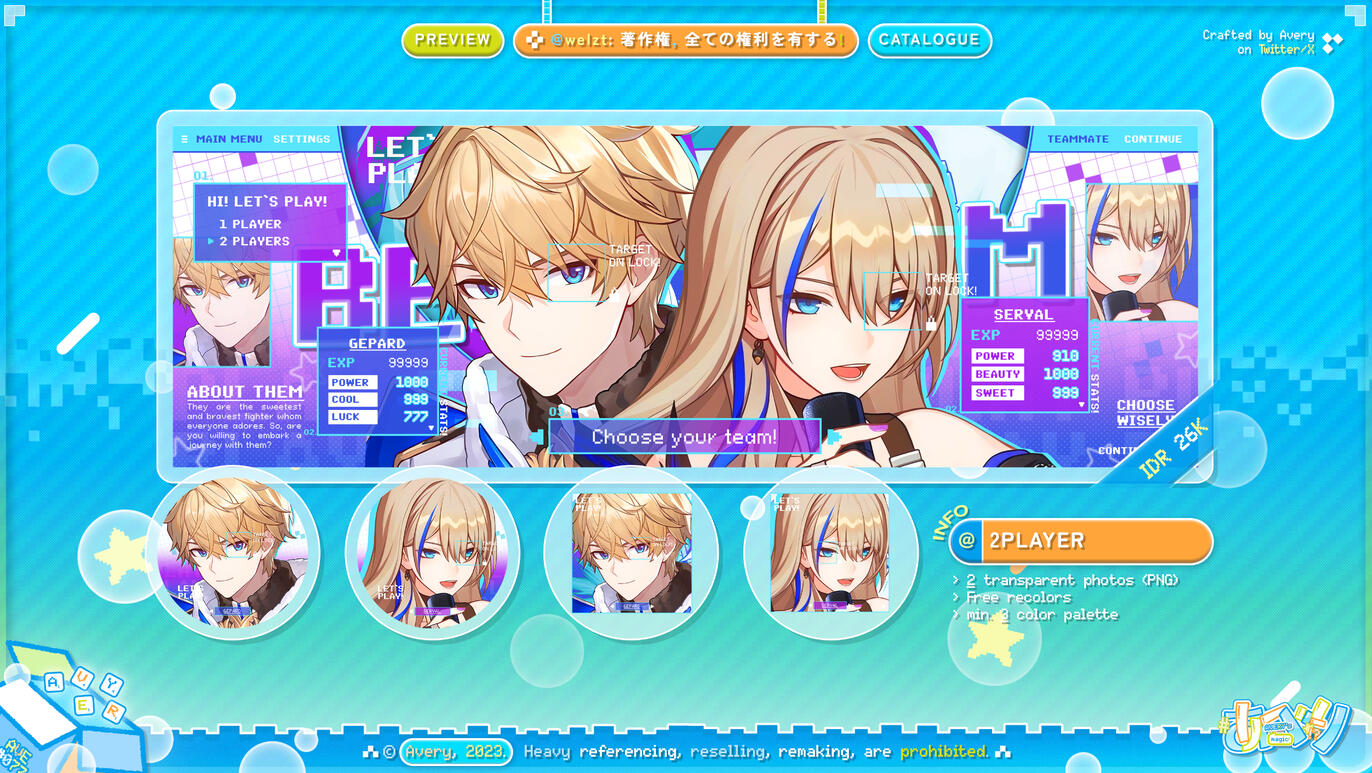The image size is (1372, 773).
Task: Choose CONTINUE in the top bar
Action: tap(1152, 139)
